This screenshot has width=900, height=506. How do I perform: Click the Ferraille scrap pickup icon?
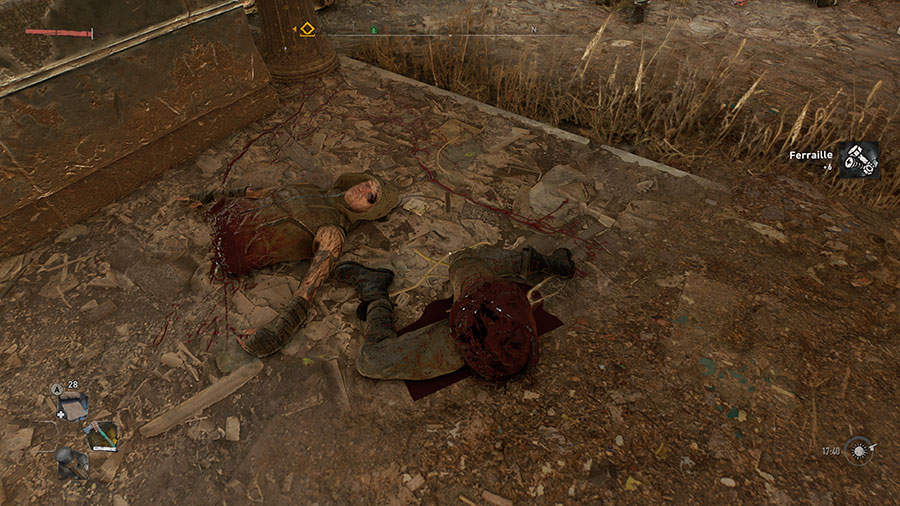tap(857, 159)
